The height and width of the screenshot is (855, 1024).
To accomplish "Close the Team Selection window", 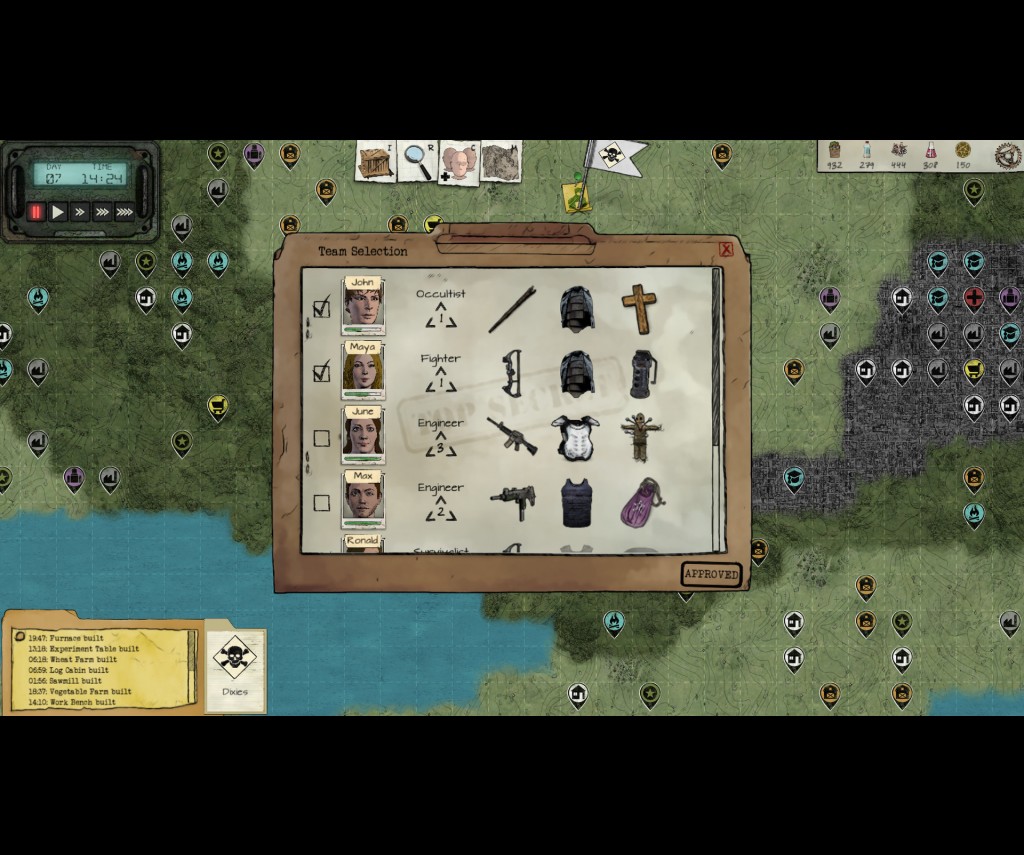I will (726, 250).
